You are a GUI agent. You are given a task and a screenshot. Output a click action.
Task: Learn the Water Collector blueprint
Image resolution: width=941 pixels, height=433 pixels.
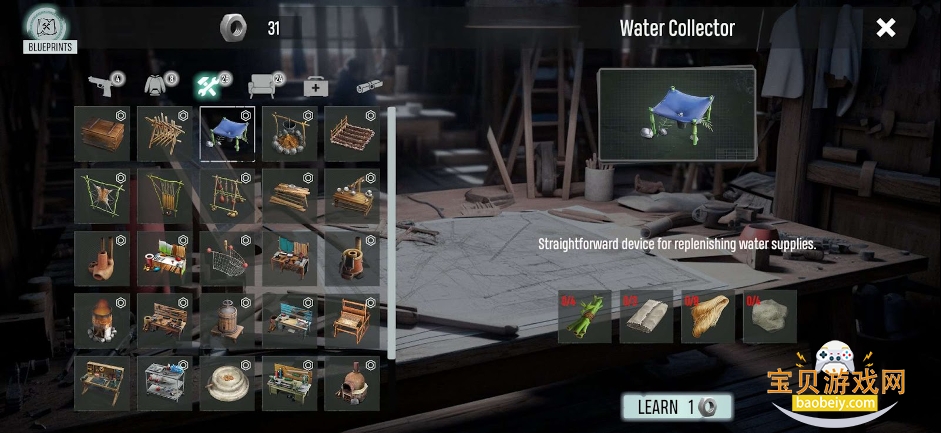pos(677,407)
